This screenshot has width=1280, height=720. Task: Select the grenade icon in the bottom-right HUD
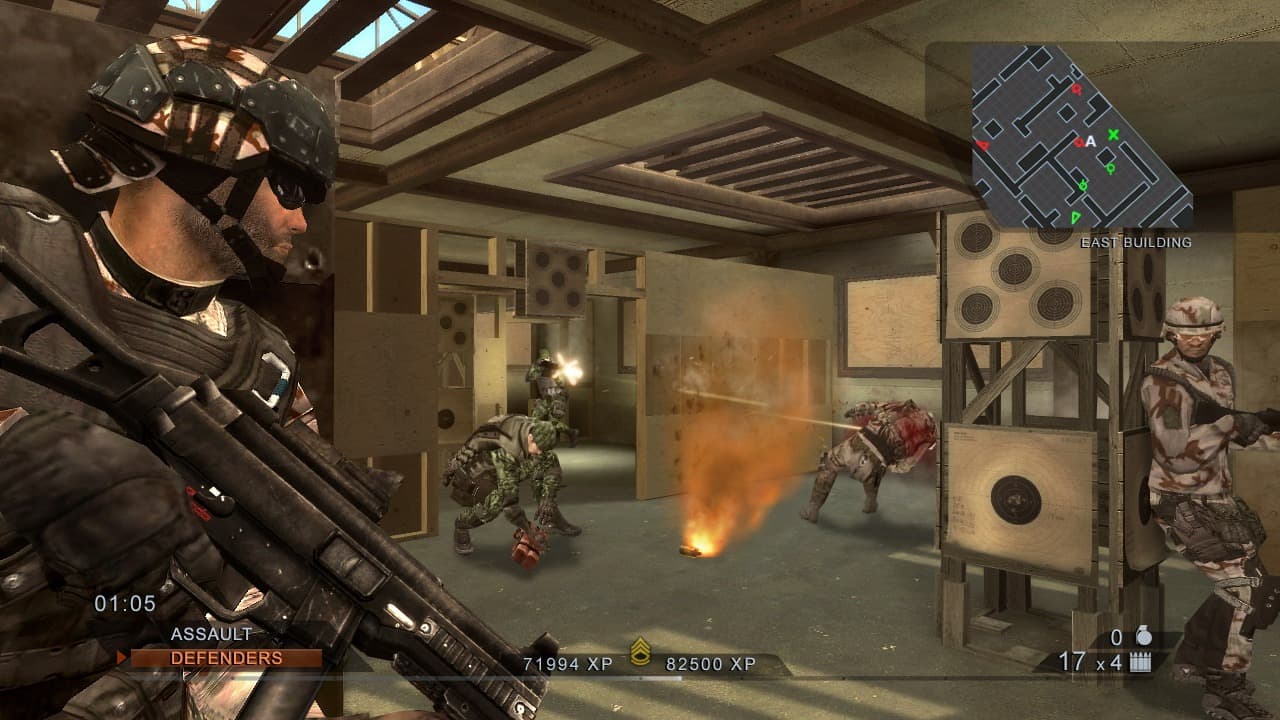[1144, 637]
